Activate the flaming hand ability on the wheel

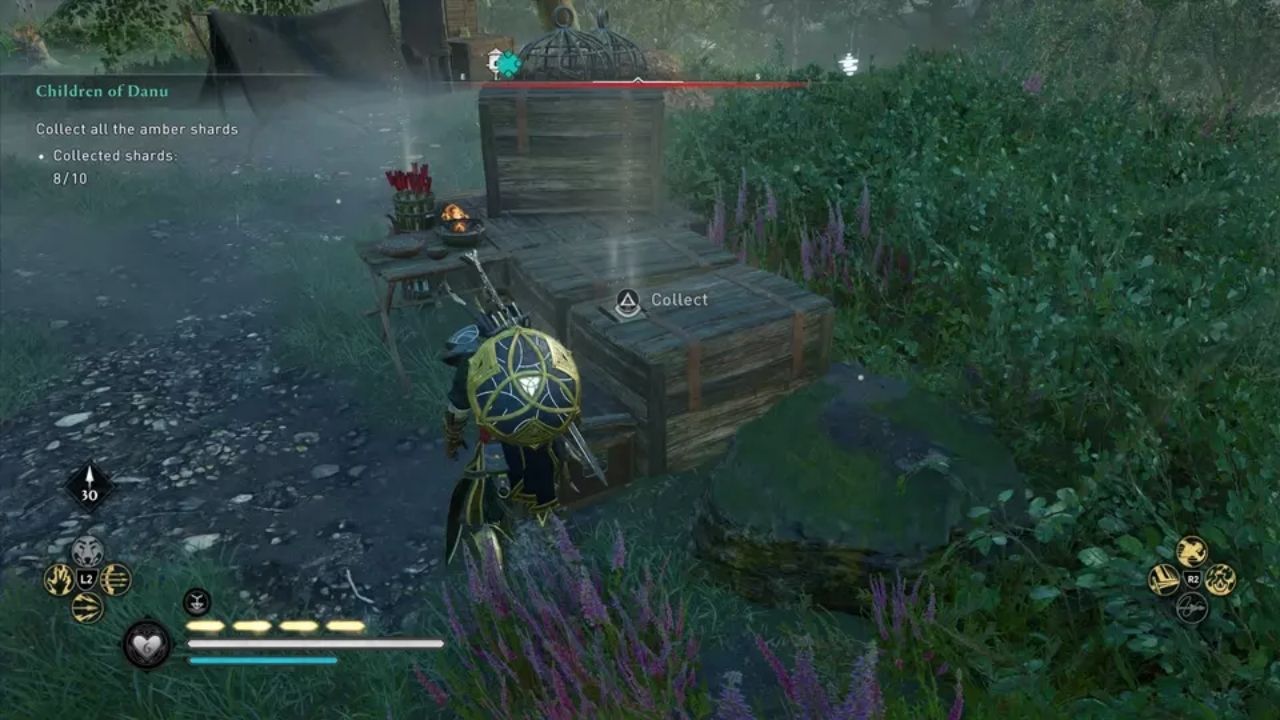point(60,578)
